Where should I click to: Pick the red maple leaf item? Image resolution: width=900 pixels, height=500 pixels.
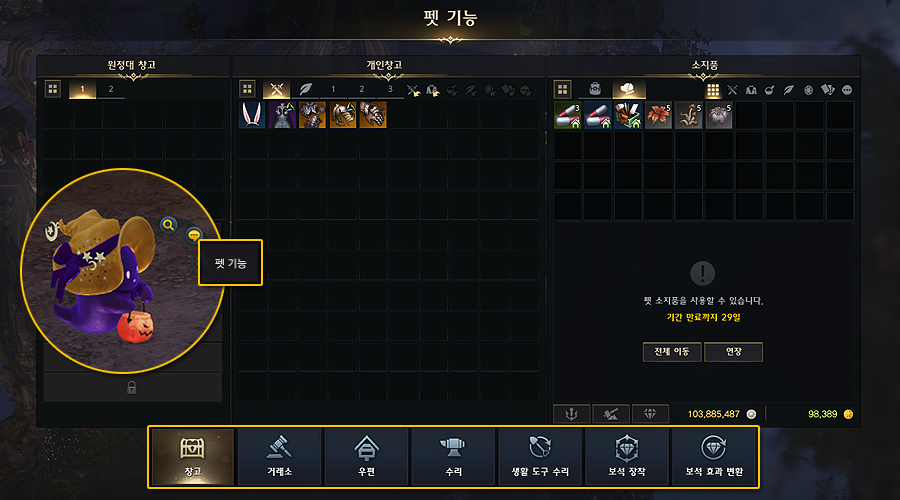(659, 115)
